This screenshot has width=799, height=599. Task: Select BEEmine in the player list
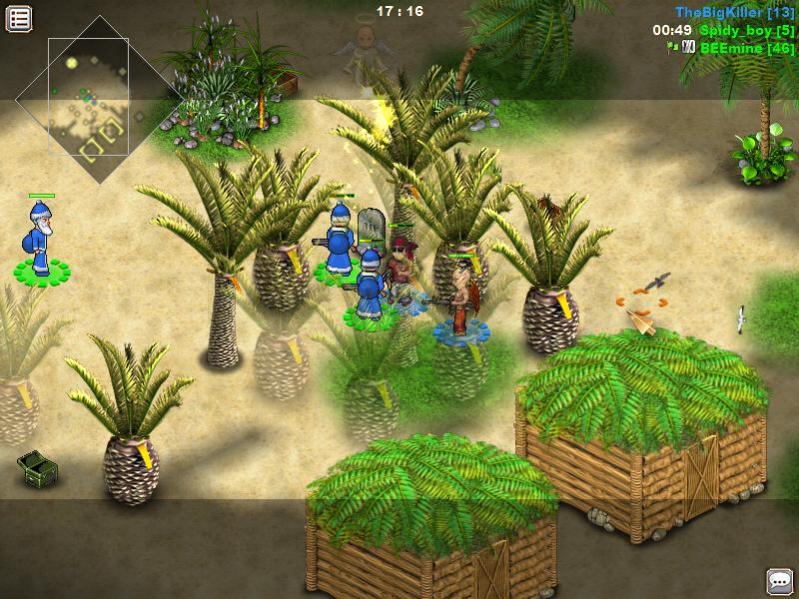coord(747,48)
